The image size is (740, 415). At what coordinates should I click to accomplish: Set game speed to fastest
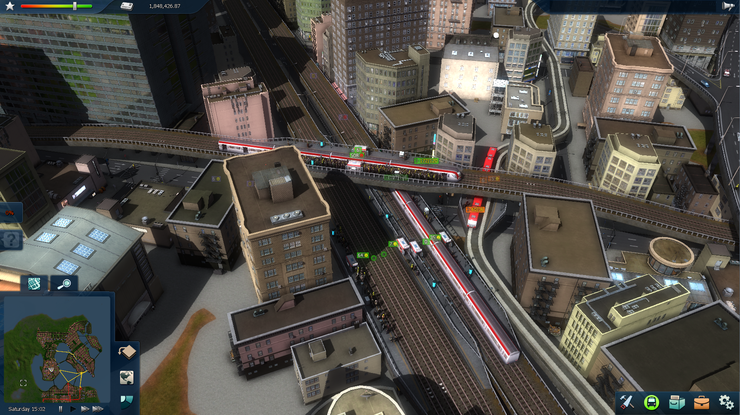coord(98,408)
